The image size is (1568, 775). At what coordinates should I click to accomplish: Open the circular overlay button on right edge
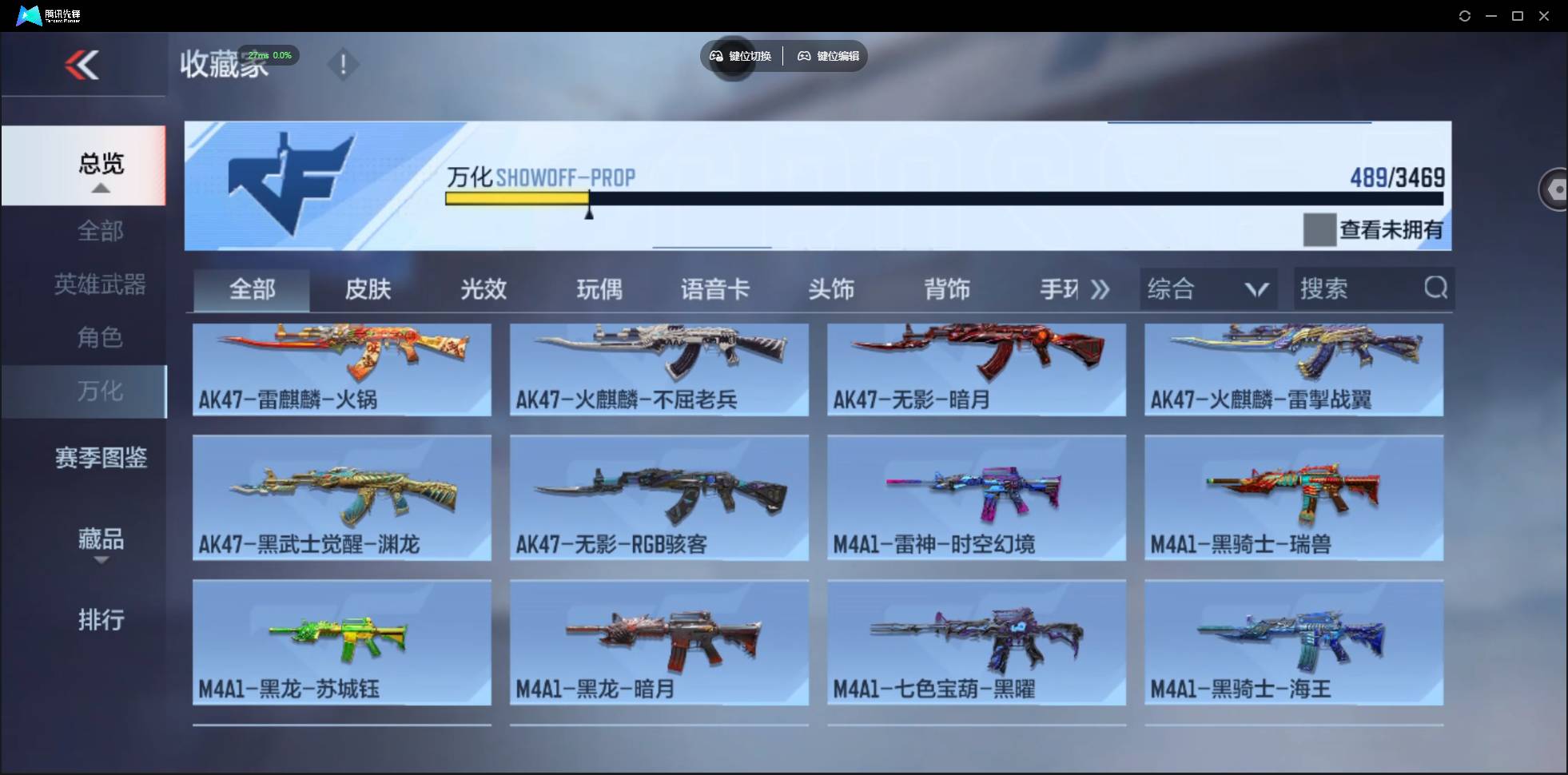point(1554,189)
